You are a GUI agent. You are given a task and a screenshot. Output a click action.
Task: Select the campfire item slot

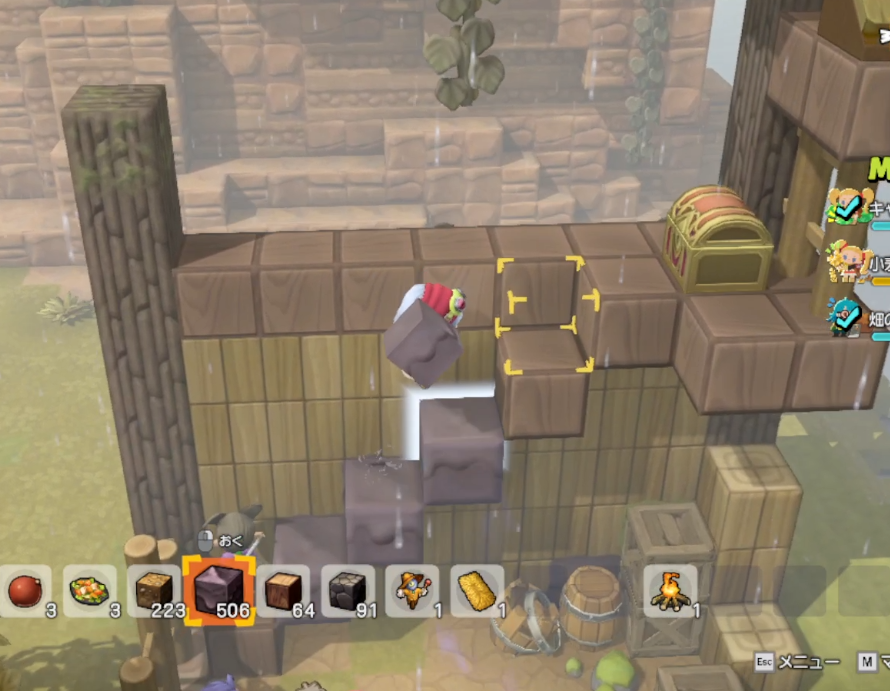click(x=670, y=590)
